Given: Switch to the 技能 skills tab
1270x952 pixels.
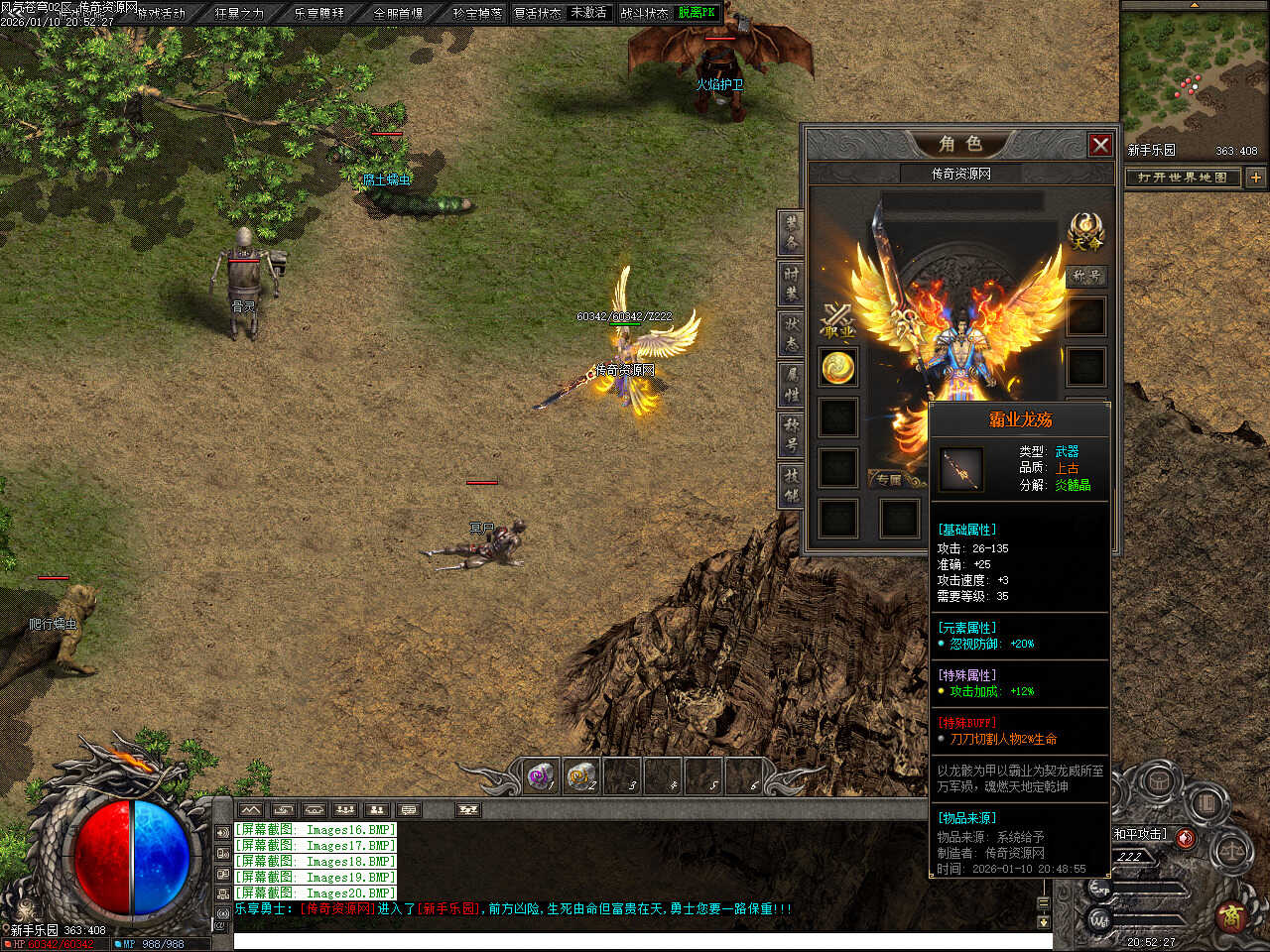Looking at the screenshot, I should click(791, 484).
